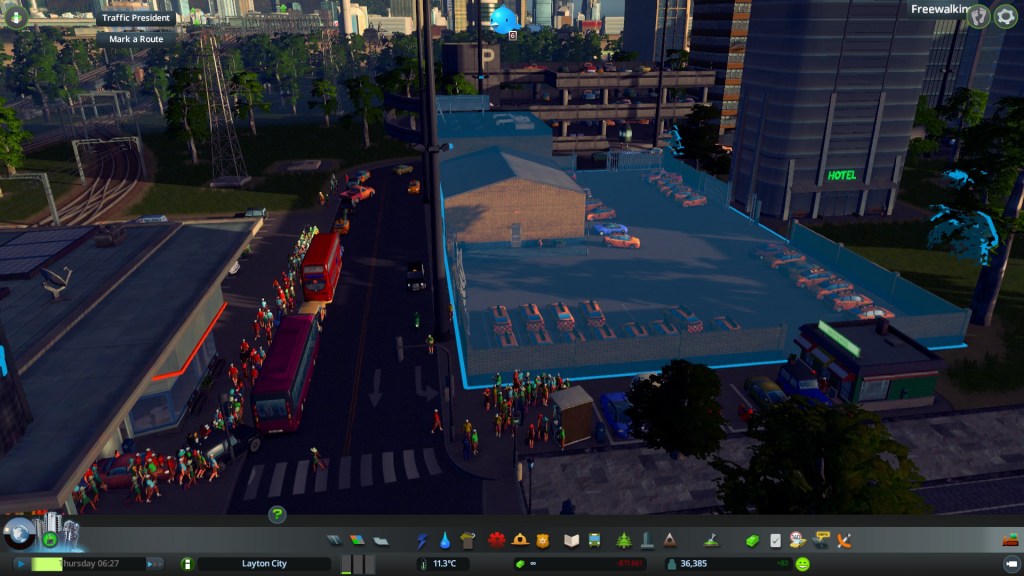This screenshot has height=576, width=1024.
Task: Open the parks tree menu
Action: point(624,541)
